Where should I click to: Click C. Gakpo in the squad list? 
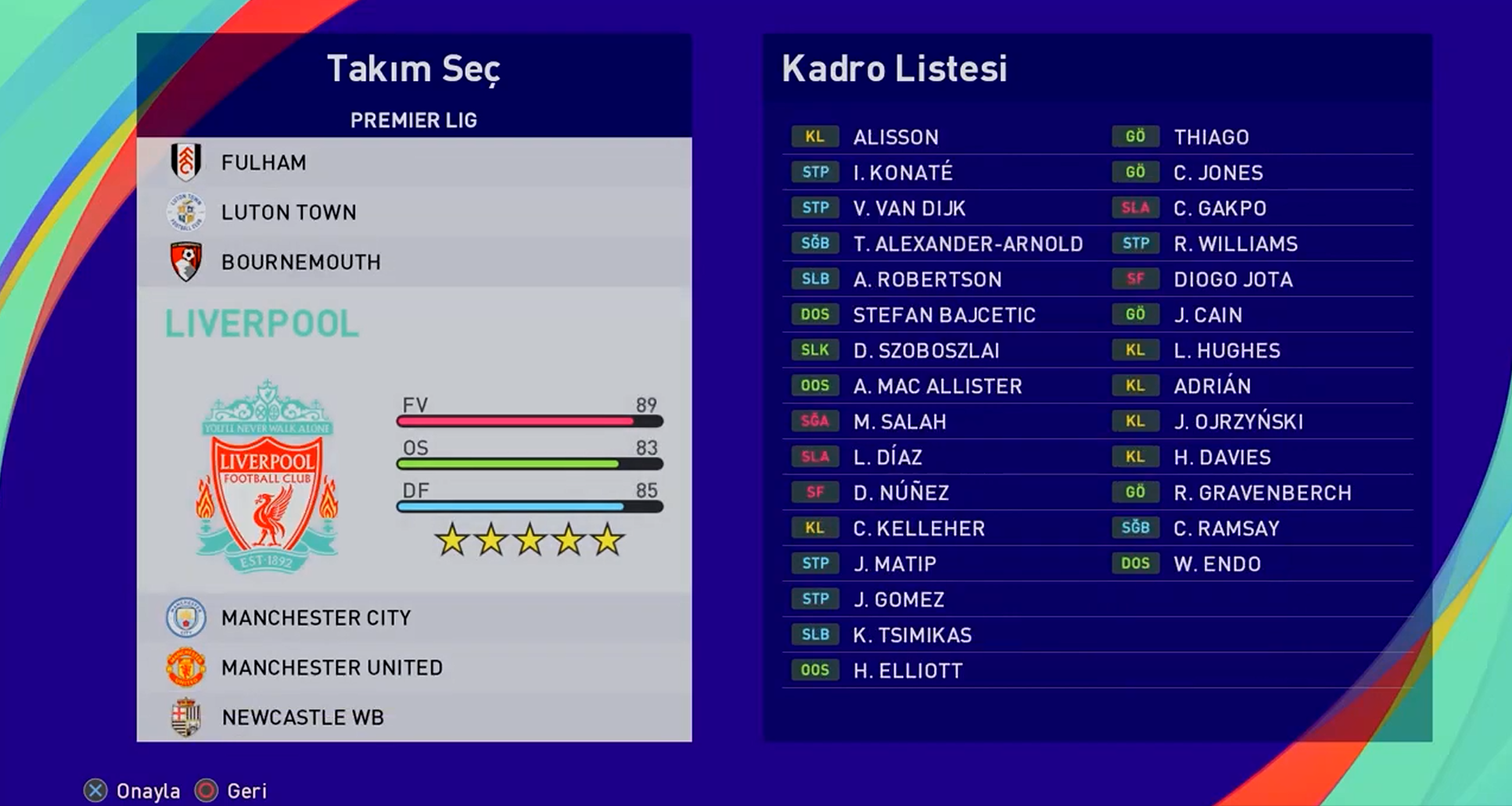[1219, 209]
